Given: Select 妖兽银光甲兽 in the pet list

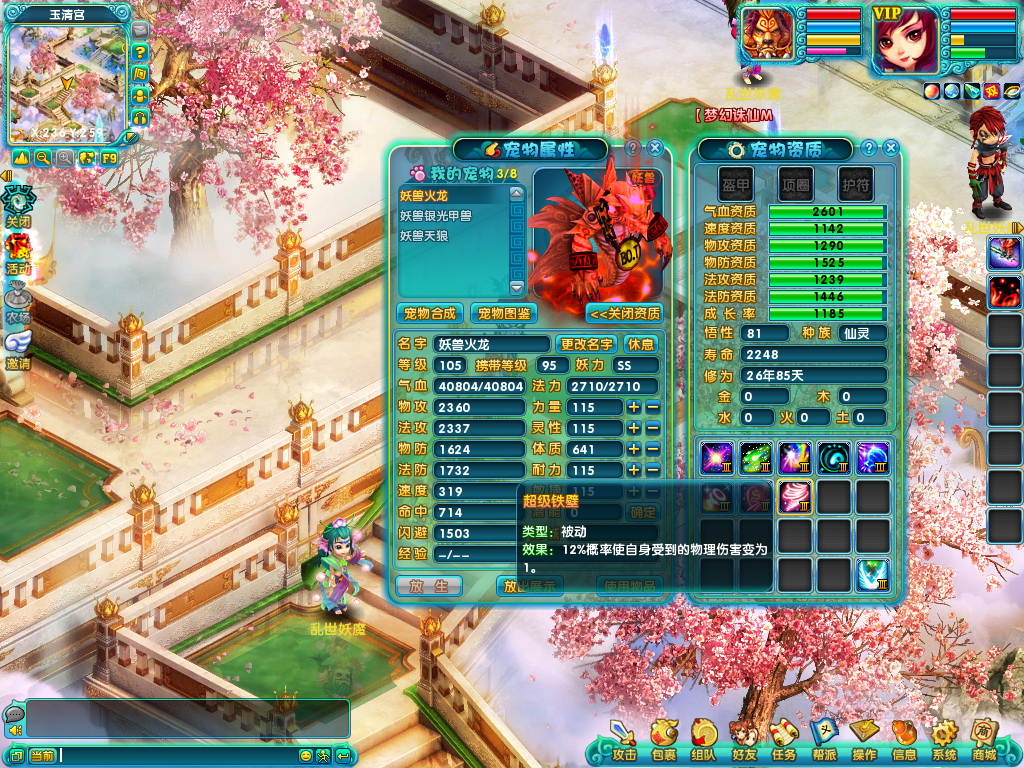Looking at the screenshot, I should [x=436, y=215].
